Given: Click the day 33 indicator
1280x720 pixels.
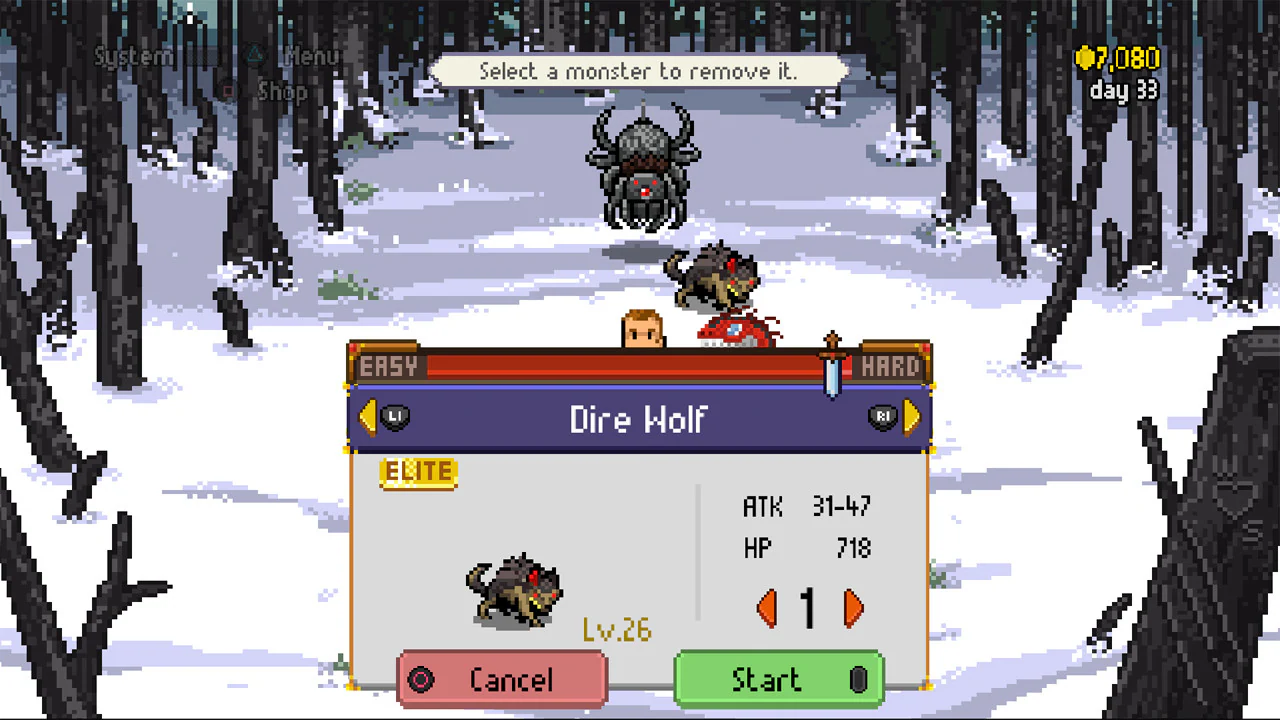Looking at the screenshot, I should coord(1122,92).
